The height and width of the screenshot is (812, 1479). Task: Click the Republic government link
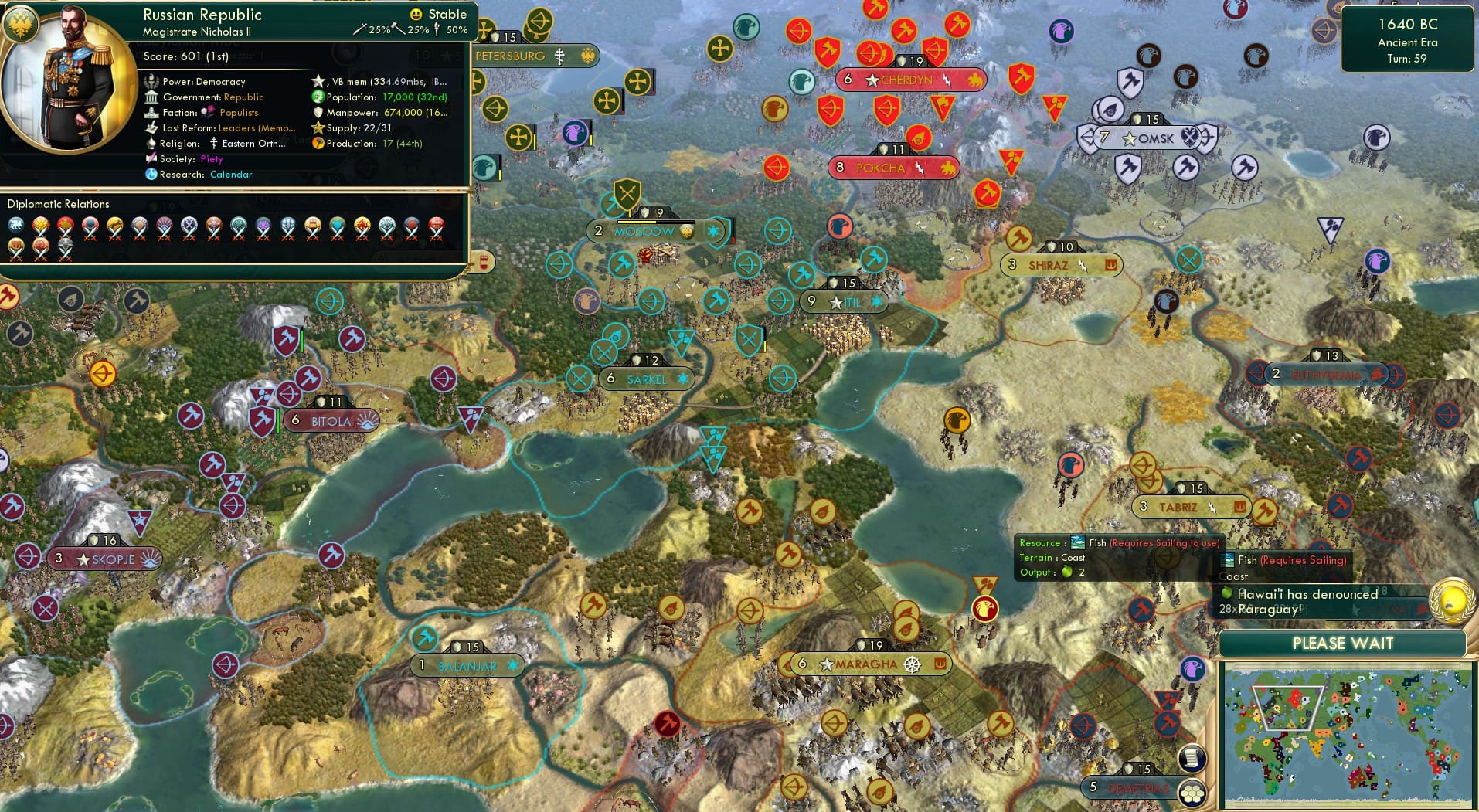coord(244,97)
